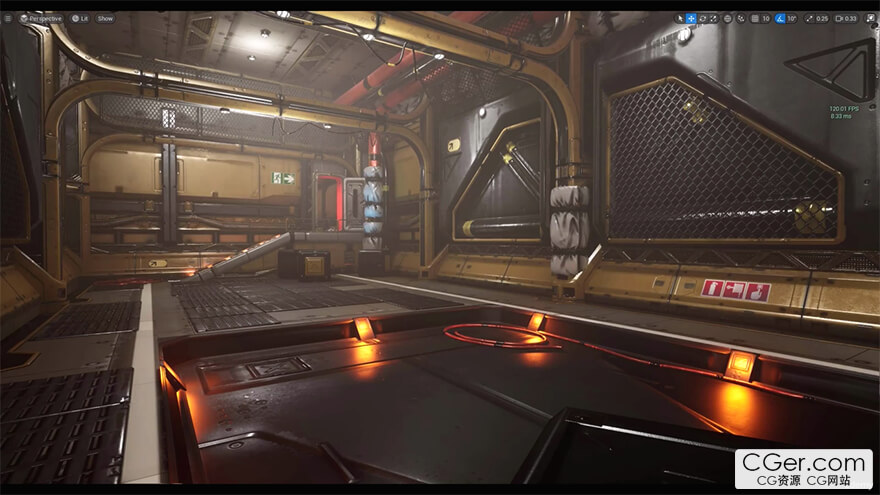
Task: Change the Lit view mode
Action: pos(78,18)
